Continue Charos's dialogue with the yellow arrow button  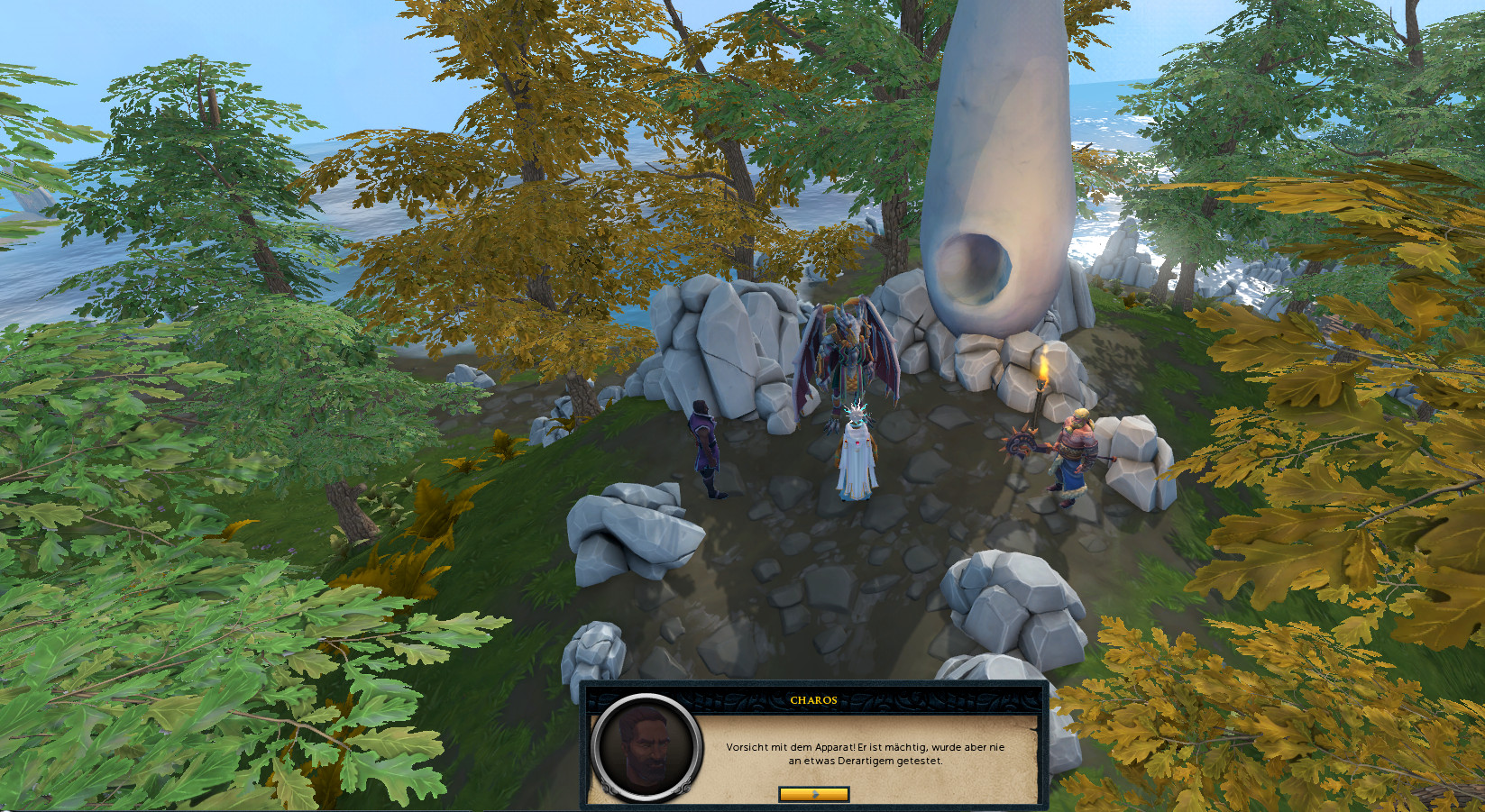click(x=813, y=794)
